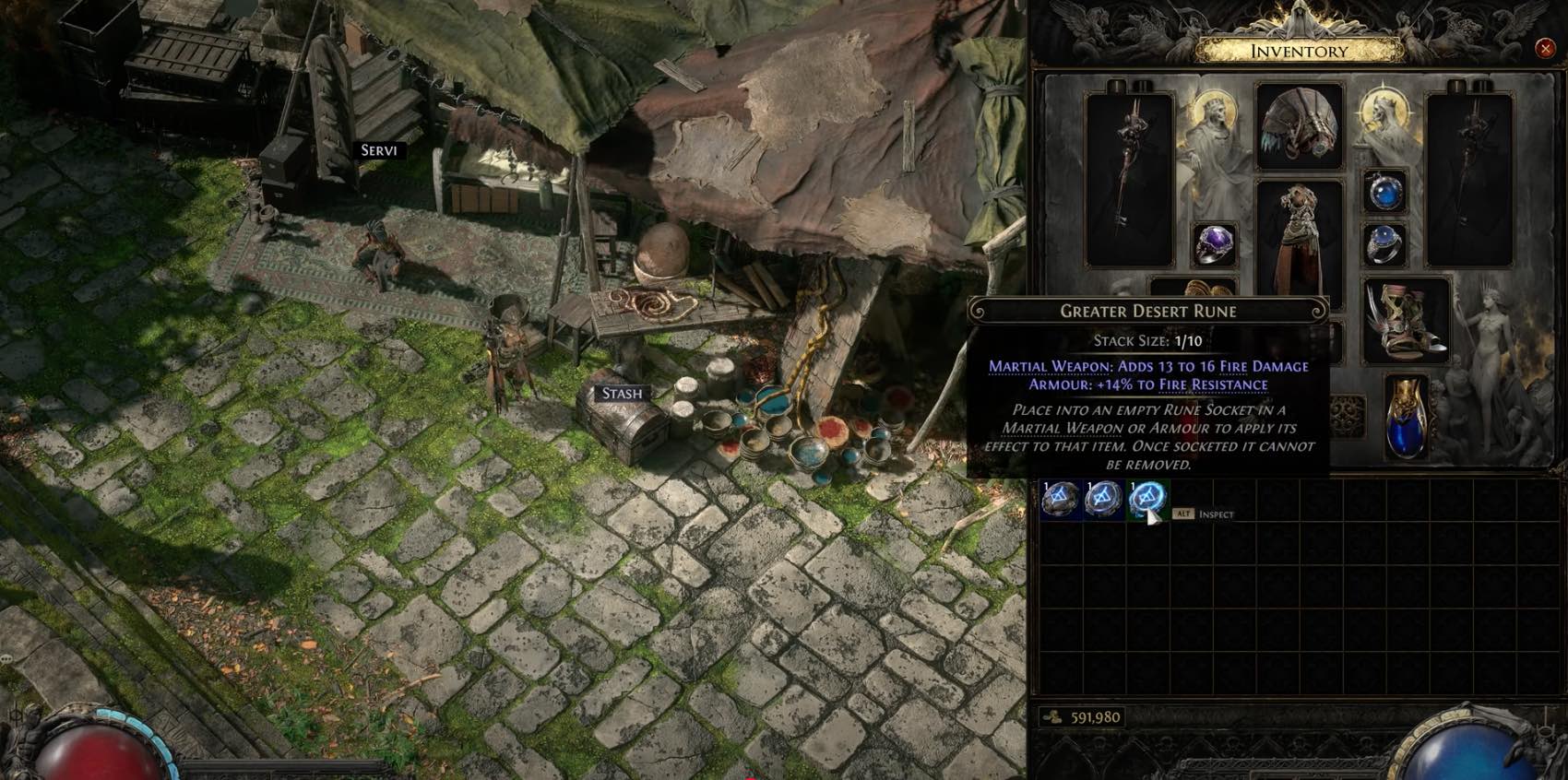Select the blue amulet slot
Image resolution: width=1568 pixels, height=780 pixels.
(x=1384, y=193)
